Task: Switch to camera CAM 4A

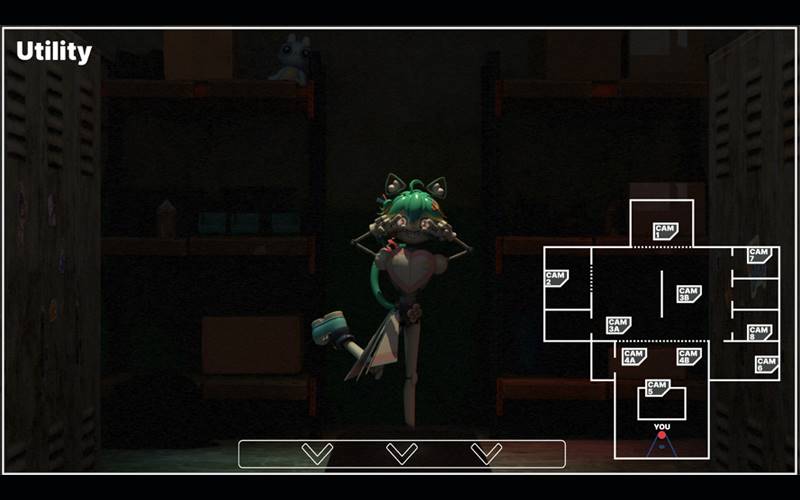Action: [x=633, y=356]
